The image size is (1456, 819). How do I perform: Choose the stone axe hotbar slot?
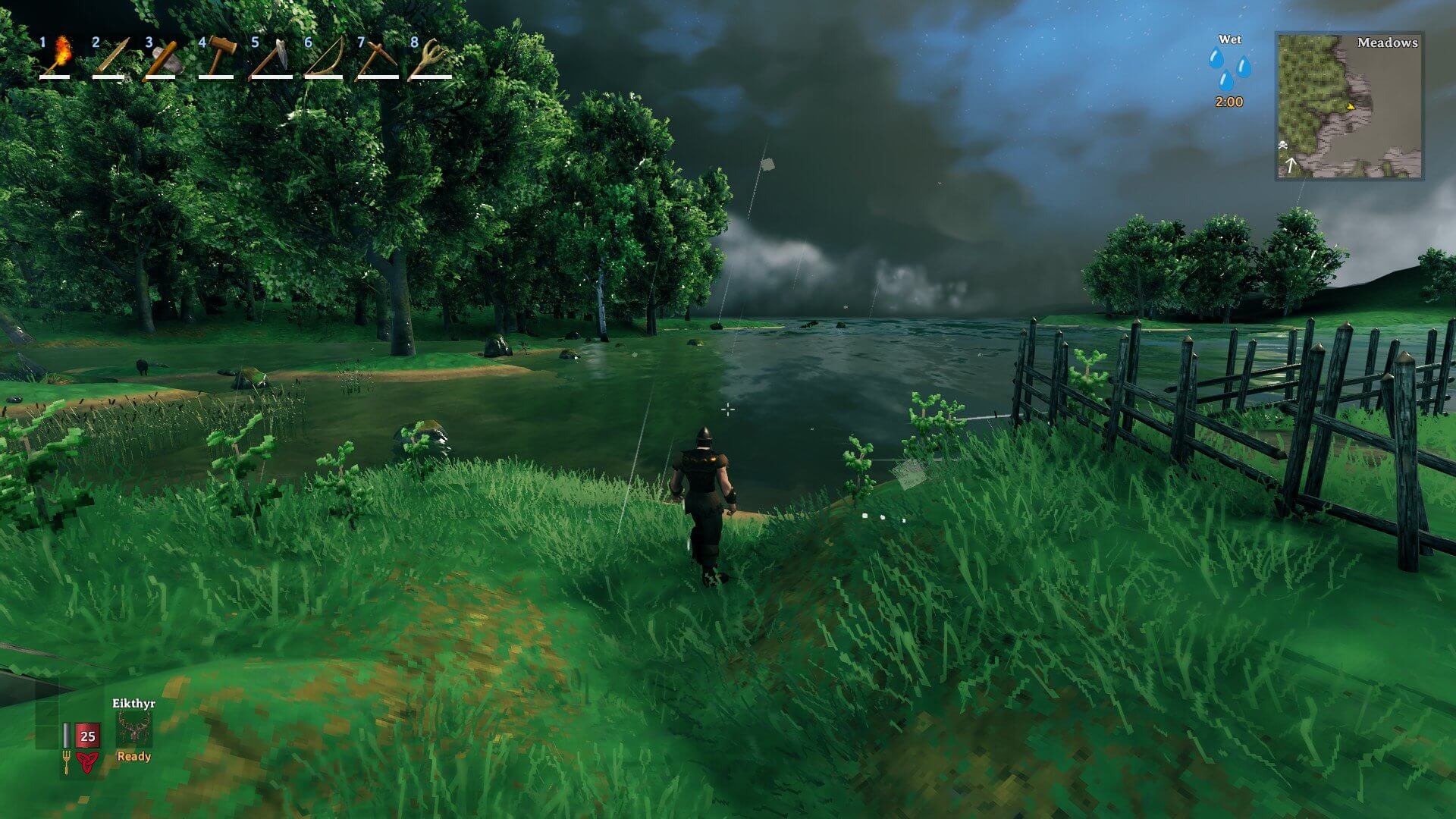pyautogui.click(x=163, y=57)
